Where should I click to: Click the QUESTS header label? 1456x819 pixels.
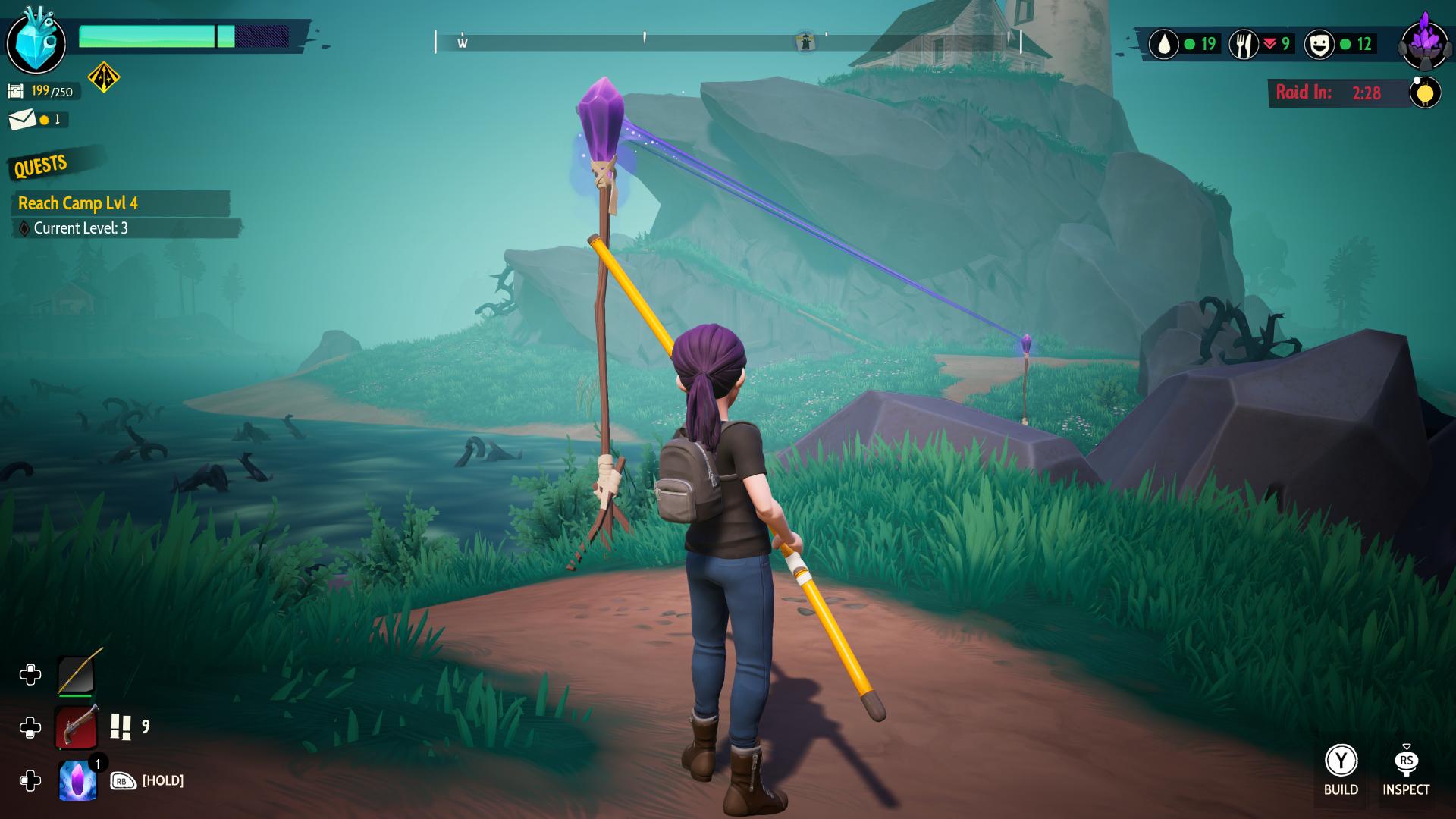(x=41, y=165)
